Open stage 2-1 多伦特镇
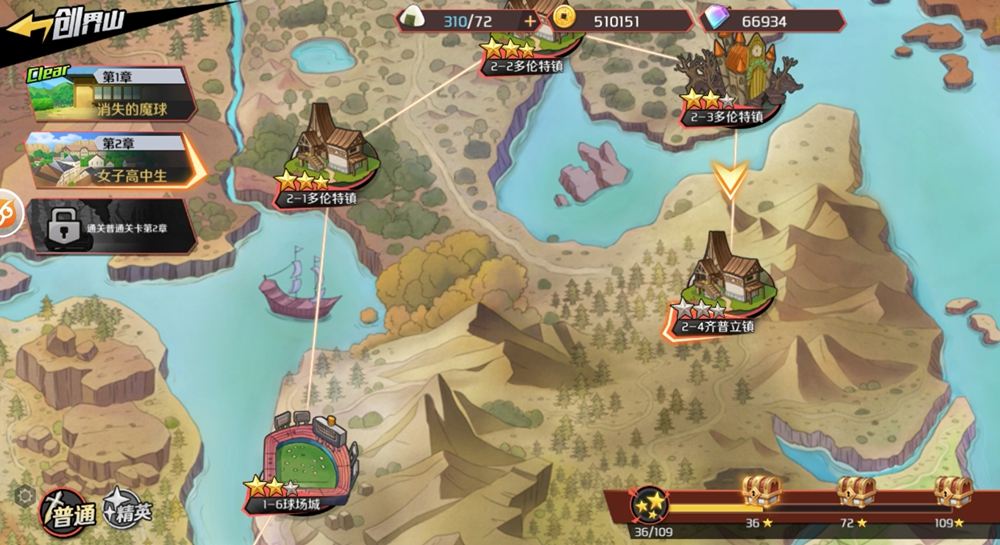The width and height of the screenshot is (1000, 545). (x=326, y=160)
